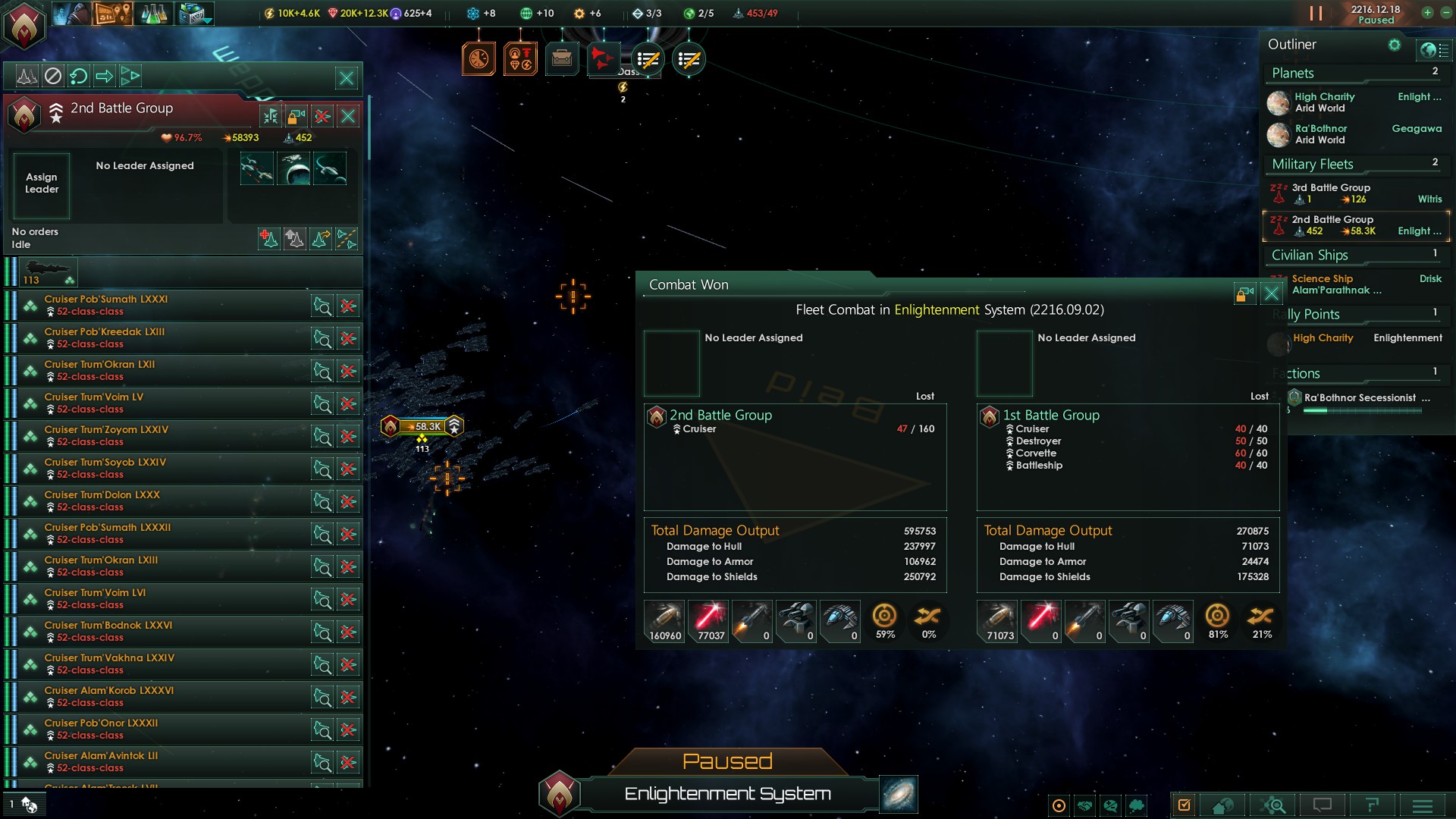Toggle the pause button near the date
The image size is (1456, 819).
tap(1316, 14)
